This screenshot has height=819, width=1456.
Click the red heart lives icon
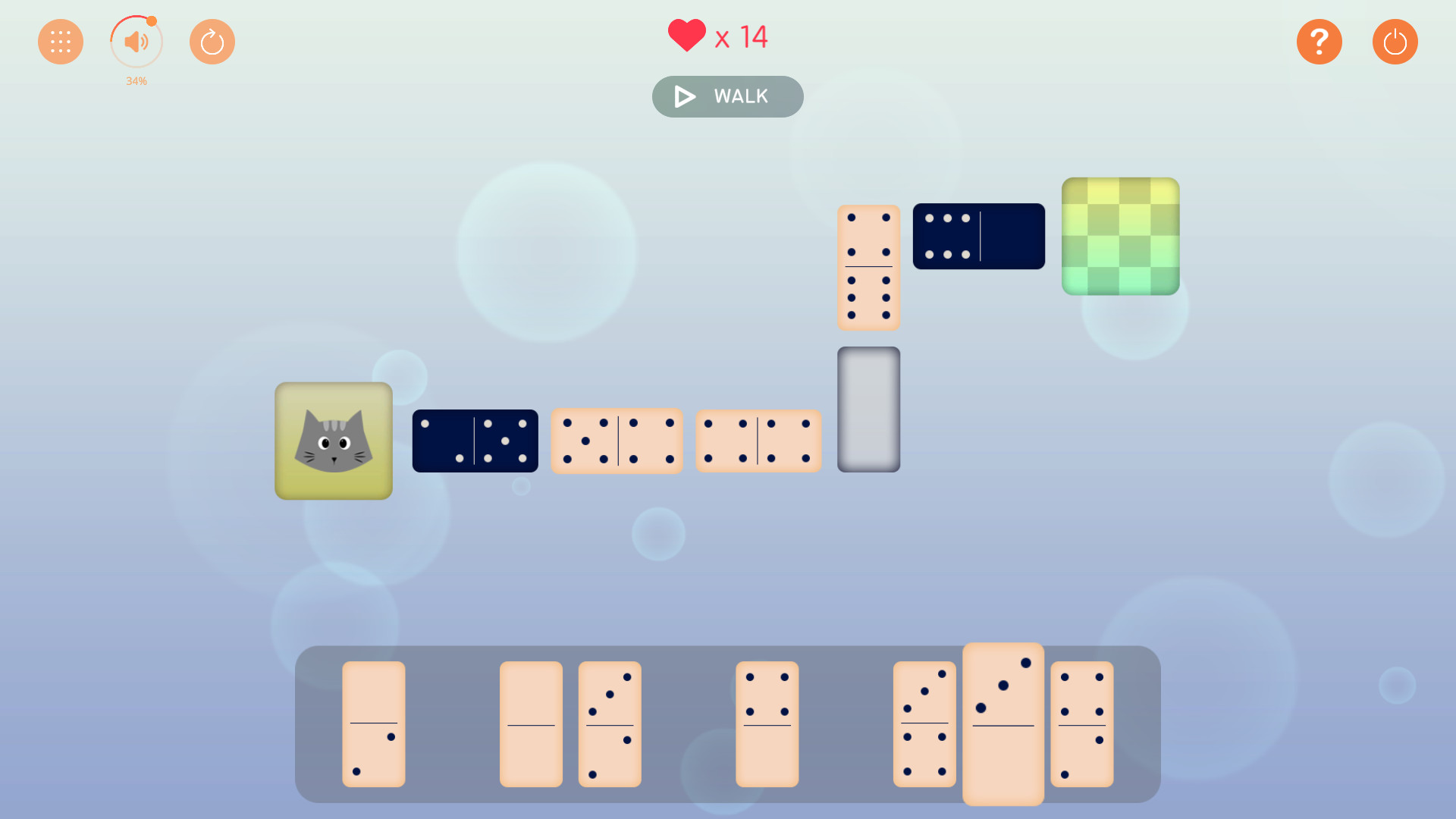(x=686, y=34)
